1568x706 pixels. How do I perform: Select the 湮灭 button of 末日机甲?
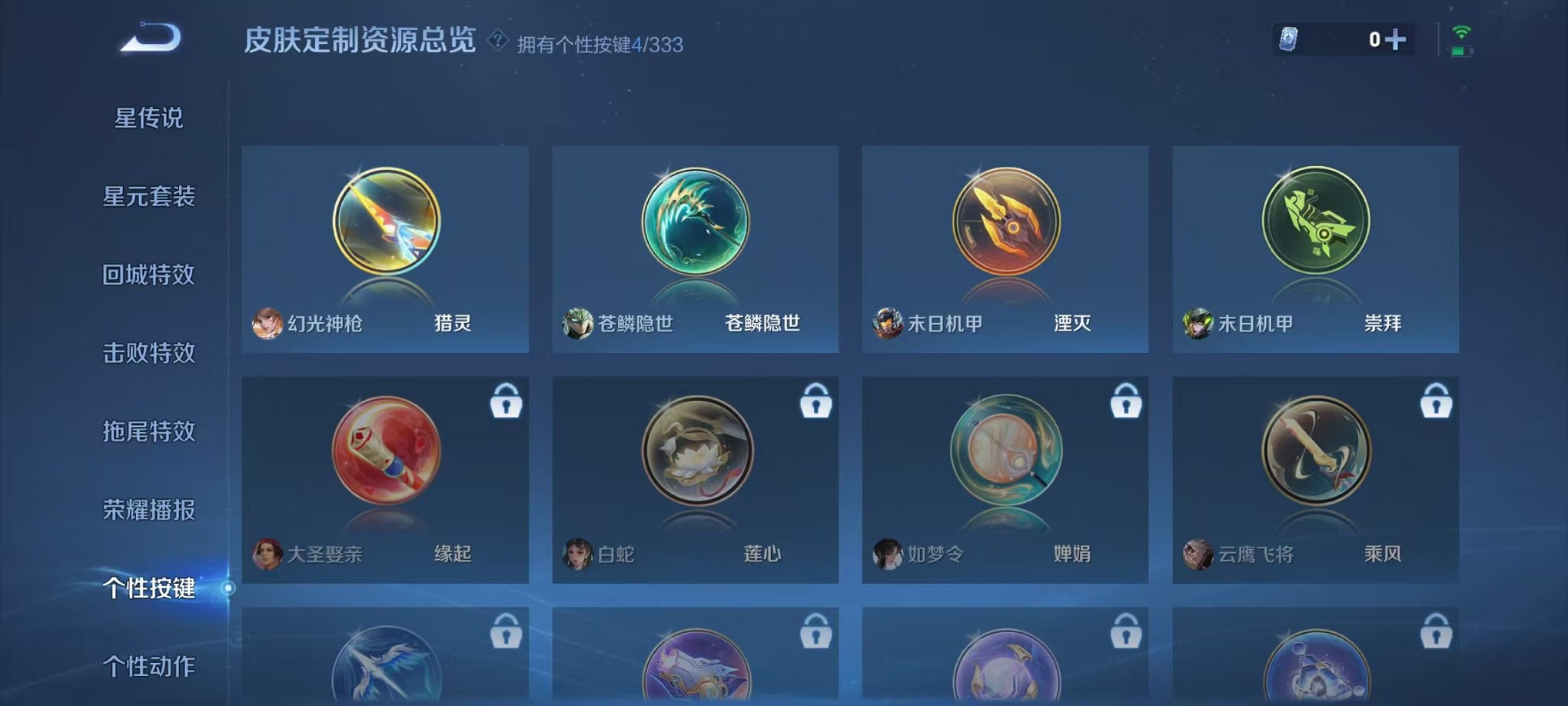1005,223
